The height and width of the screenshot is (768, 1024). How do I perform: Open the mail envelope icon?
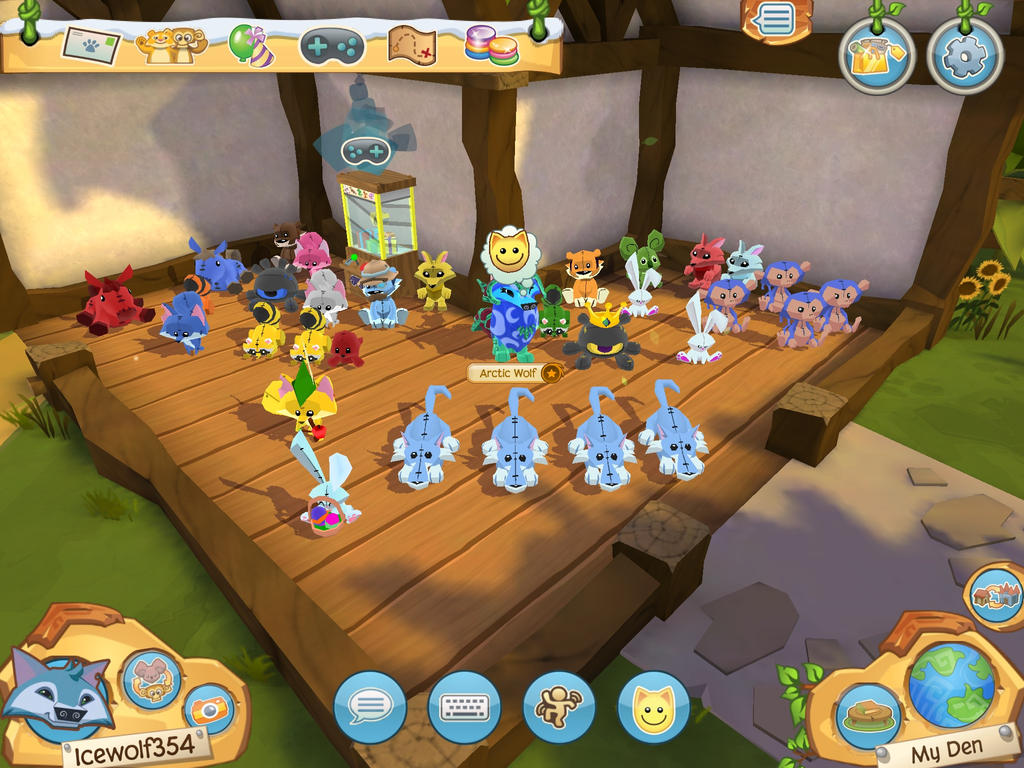(x=91, y=44)
